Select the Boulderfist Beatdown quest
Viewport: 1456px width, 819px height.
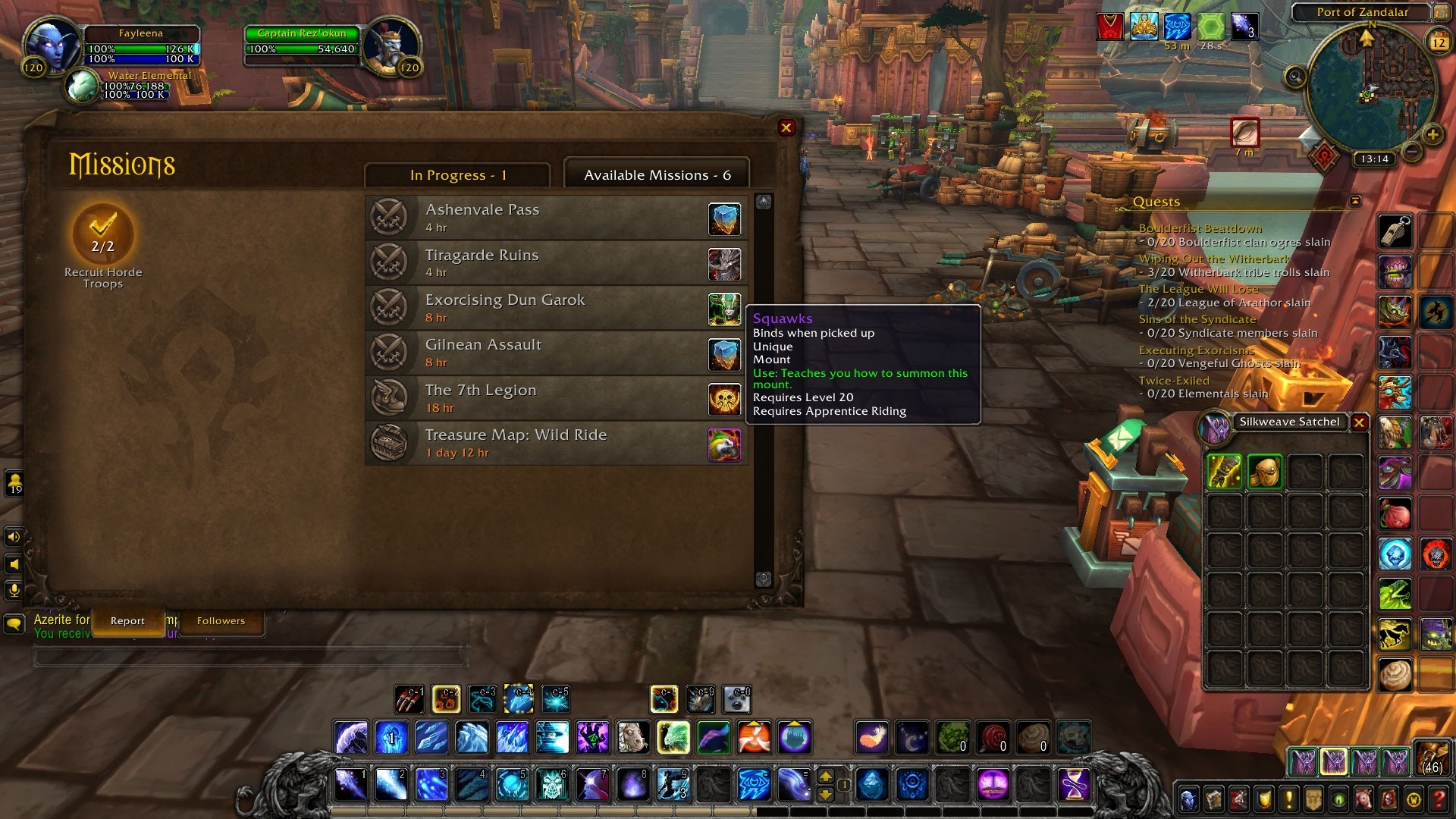(x=1200, y=228)
